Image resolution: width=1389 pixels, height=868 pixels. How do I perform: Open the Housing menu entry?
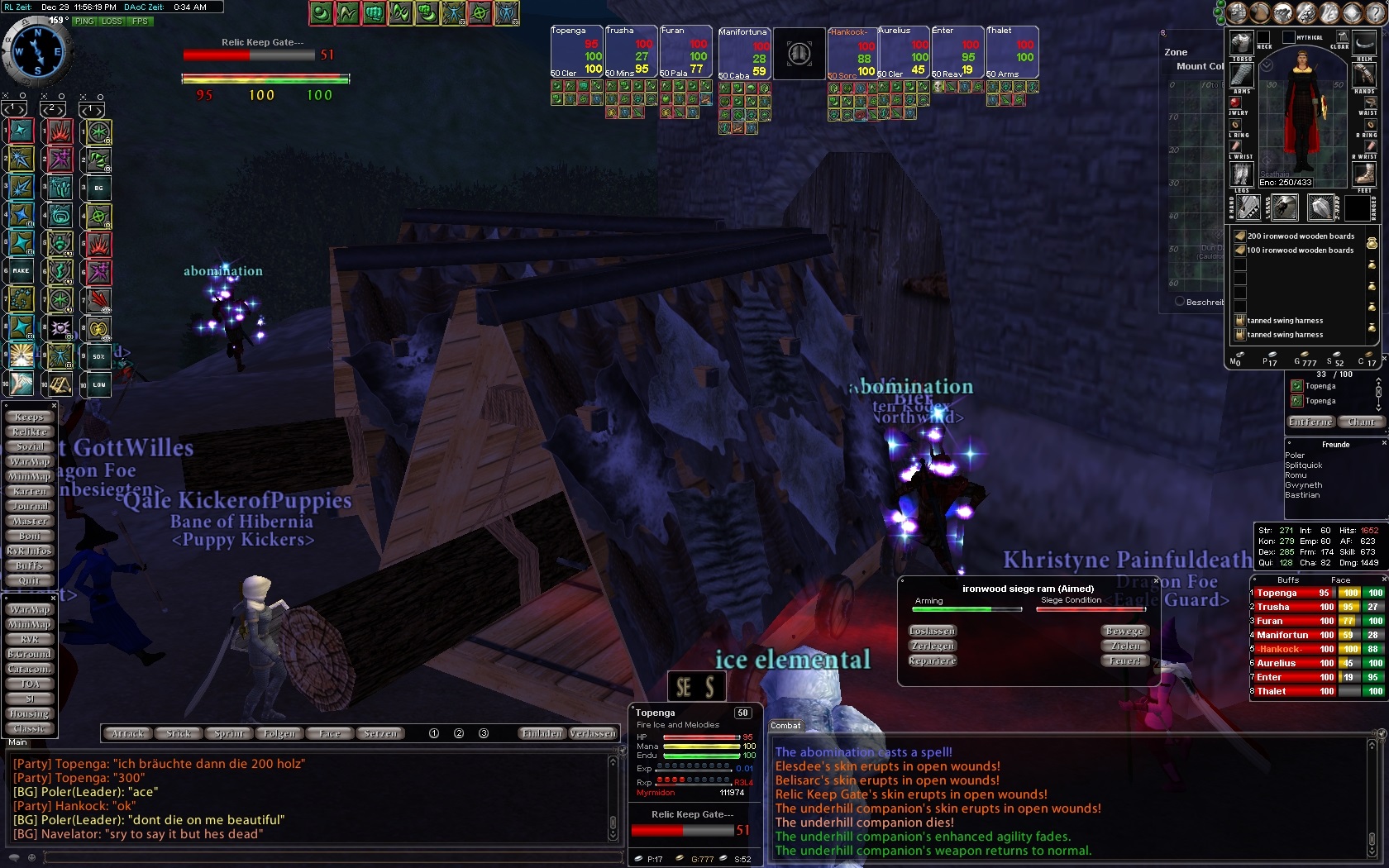(x=30, y=714)
